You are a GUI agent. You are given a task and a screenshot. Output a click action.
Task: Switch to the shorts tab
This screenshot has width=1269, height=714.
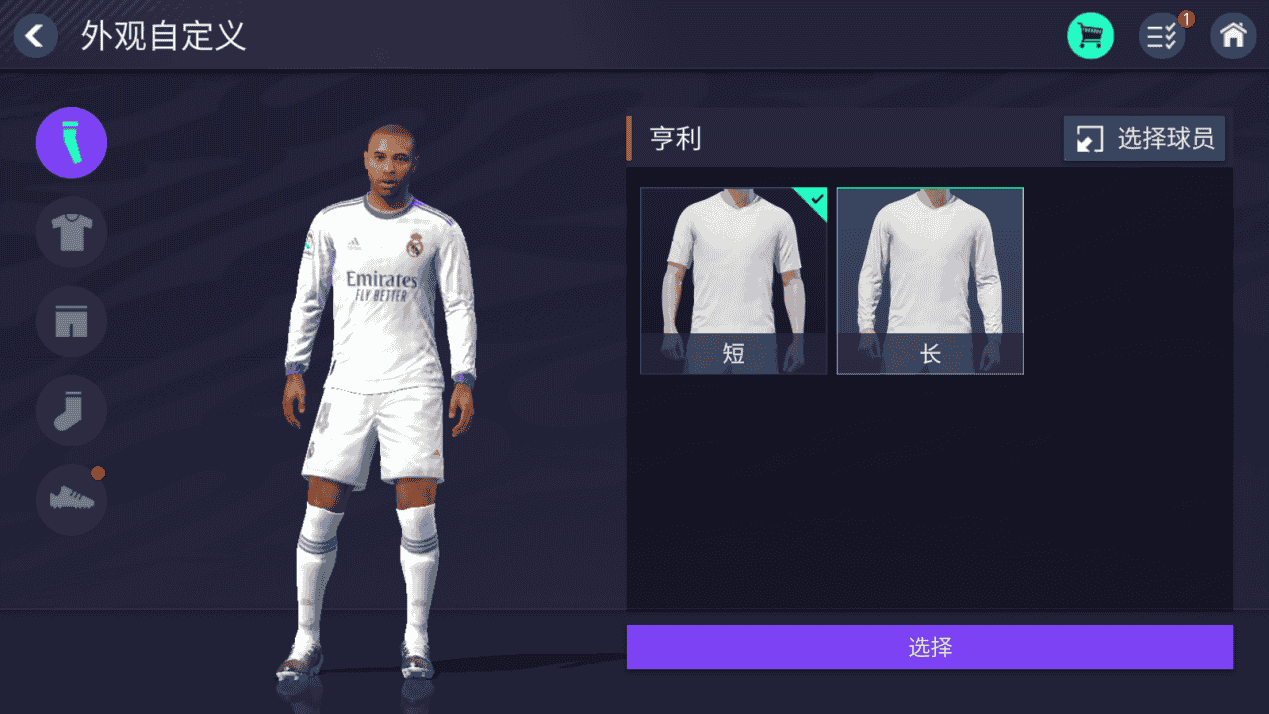pyautogui.click(x=71, y=321)
